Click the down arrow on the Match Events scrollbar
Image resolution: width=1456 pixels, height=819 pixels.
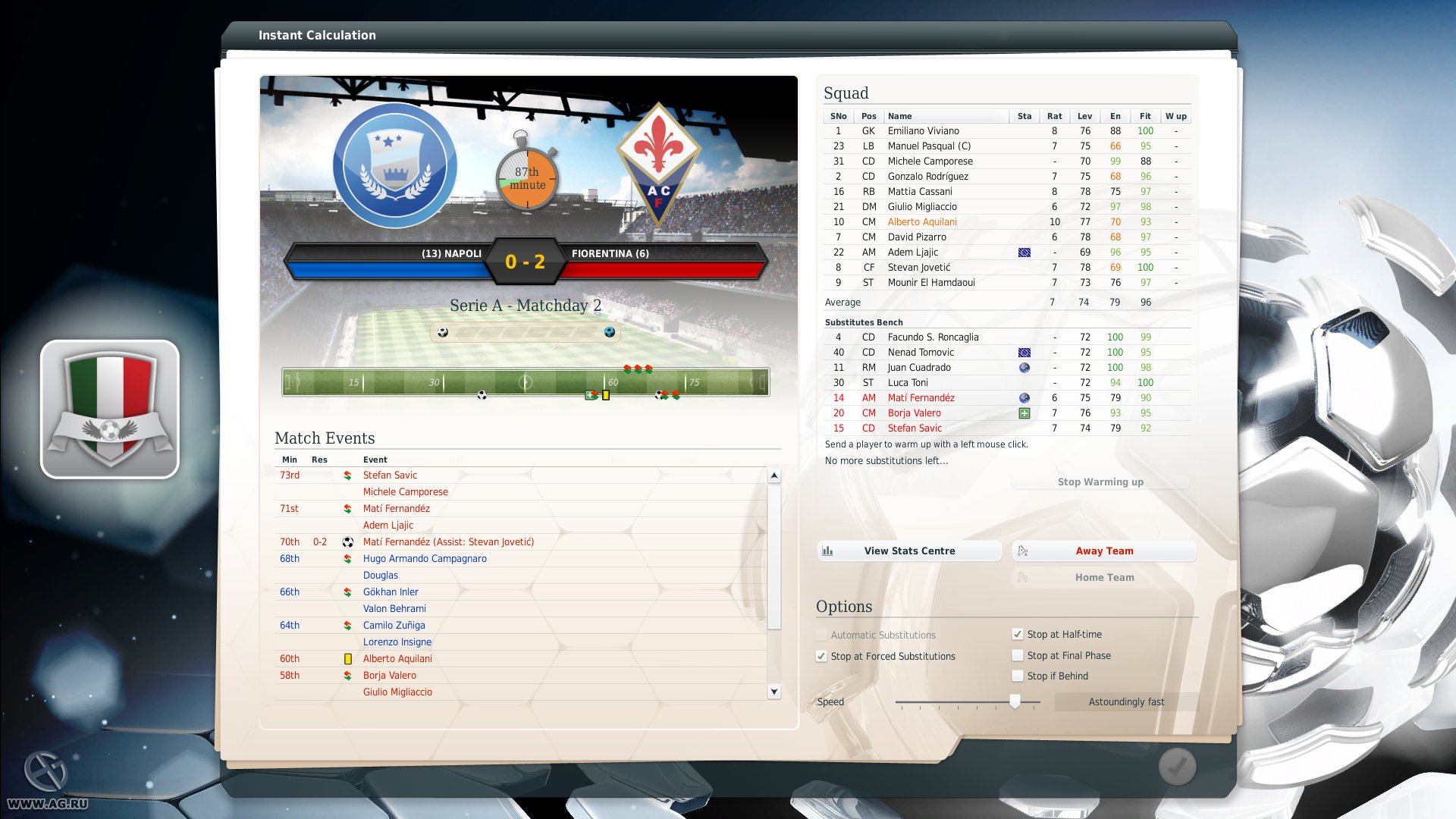(x=774, y=691)
